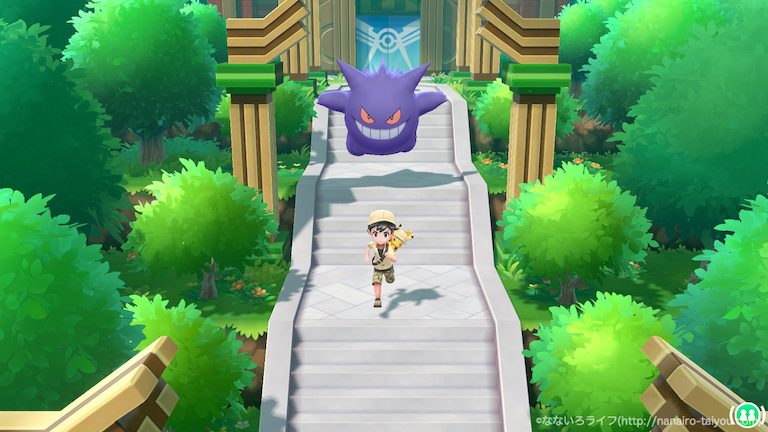Screen dimensions: 768x432
Task: Click the green two-player support icon
Action: pos(745,413)
